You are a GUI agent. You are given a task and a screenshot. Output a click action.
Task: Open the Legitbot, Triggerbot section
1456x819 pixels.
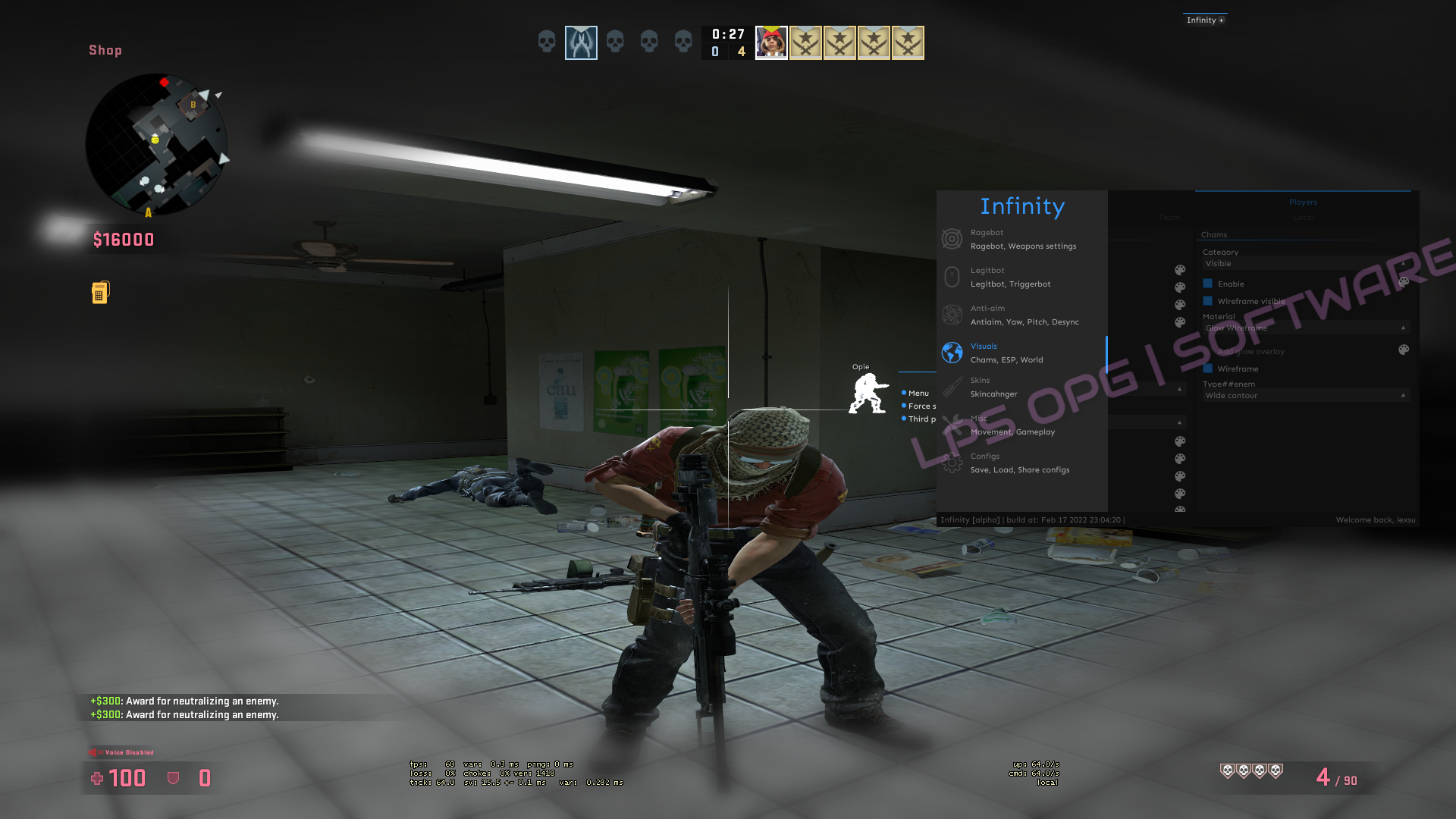tap(1021, 277)
